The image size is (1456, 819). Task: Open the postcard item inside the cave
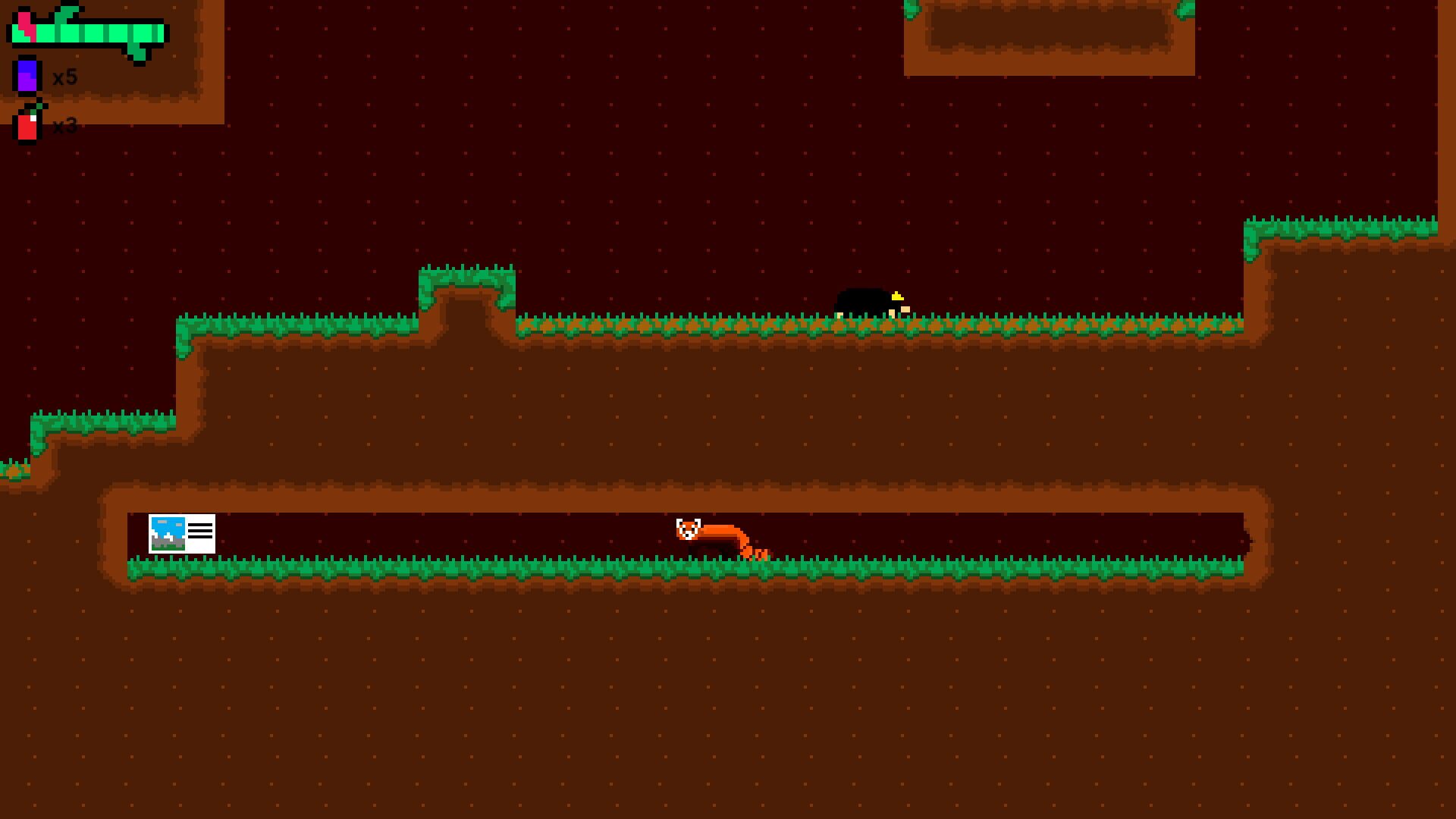(x=182, y=533)
